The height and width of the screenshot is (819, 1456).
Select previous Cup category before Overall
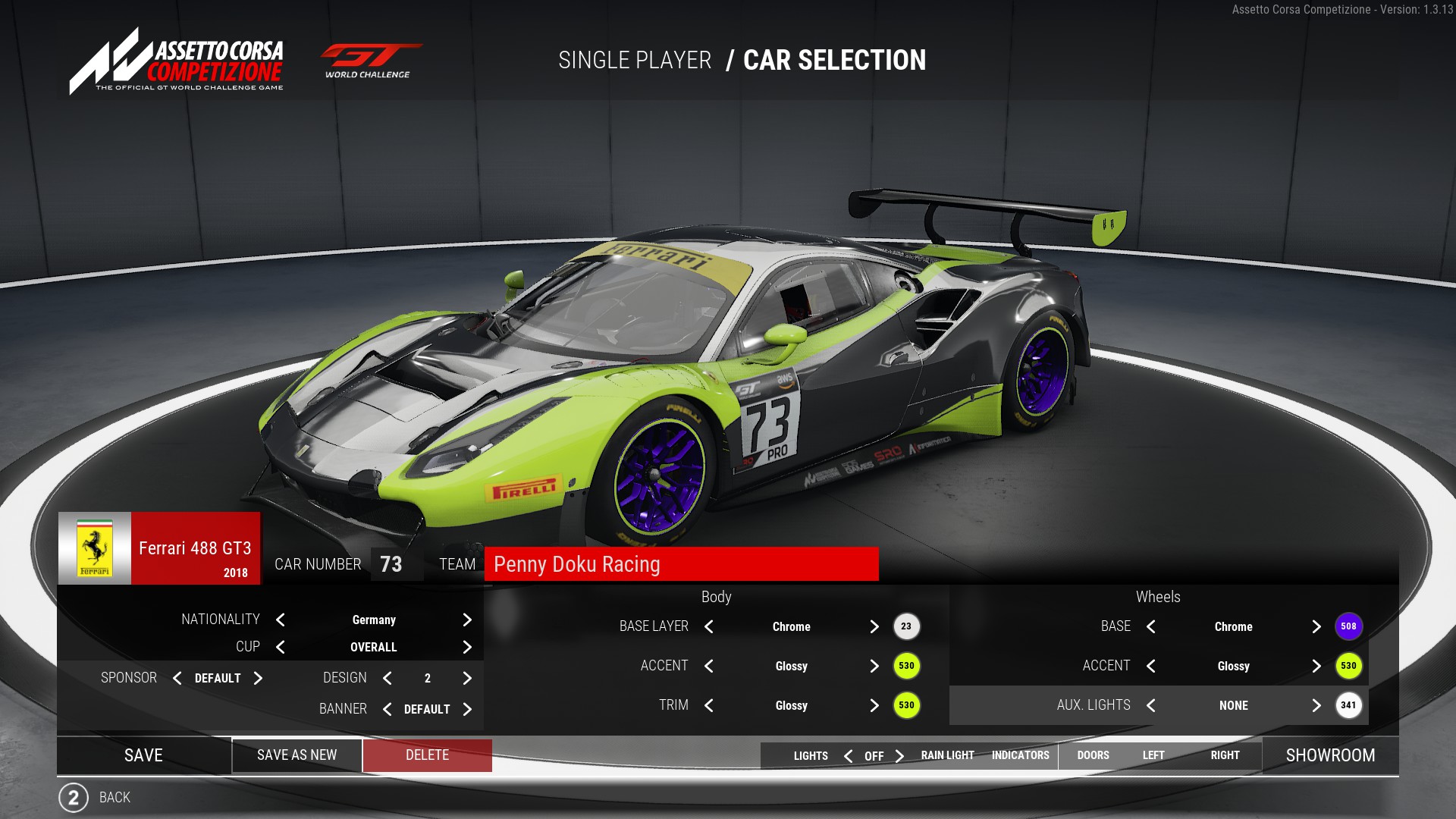[281, 647]
